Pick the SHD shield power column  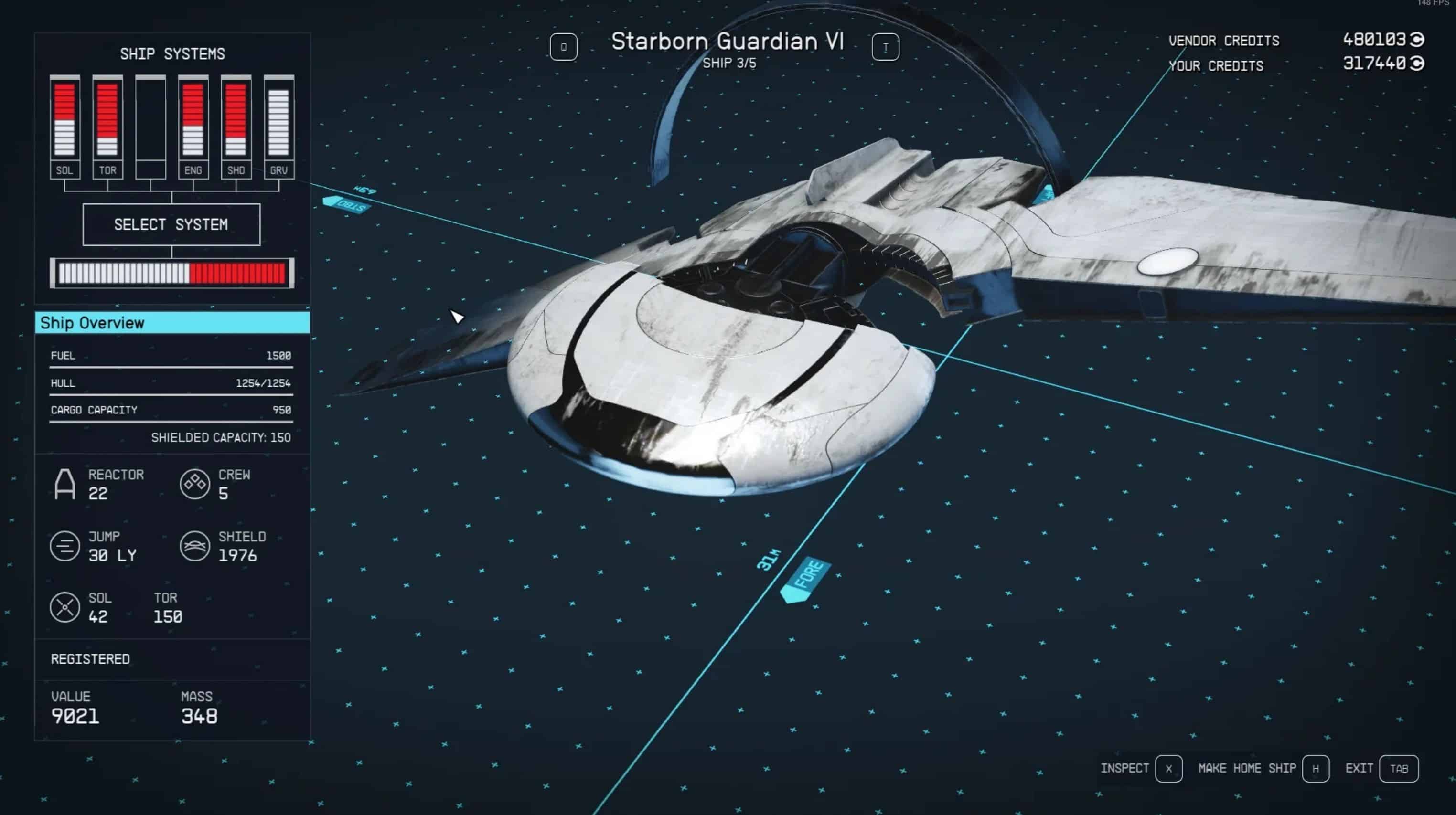coord(236,127)
